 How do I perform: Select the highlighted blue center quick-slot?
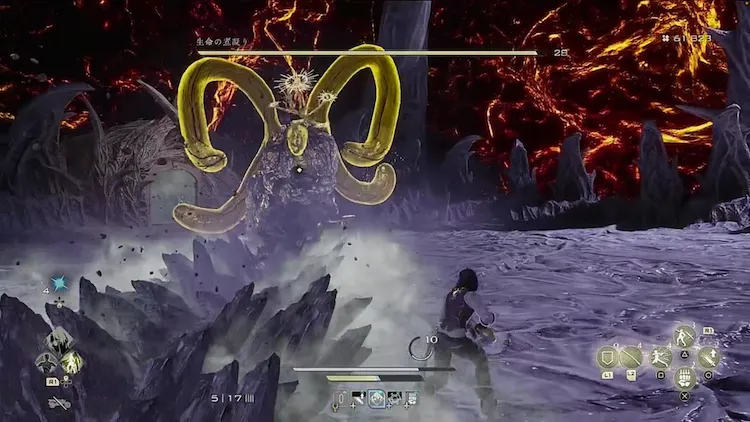click(x=377, y=399)
